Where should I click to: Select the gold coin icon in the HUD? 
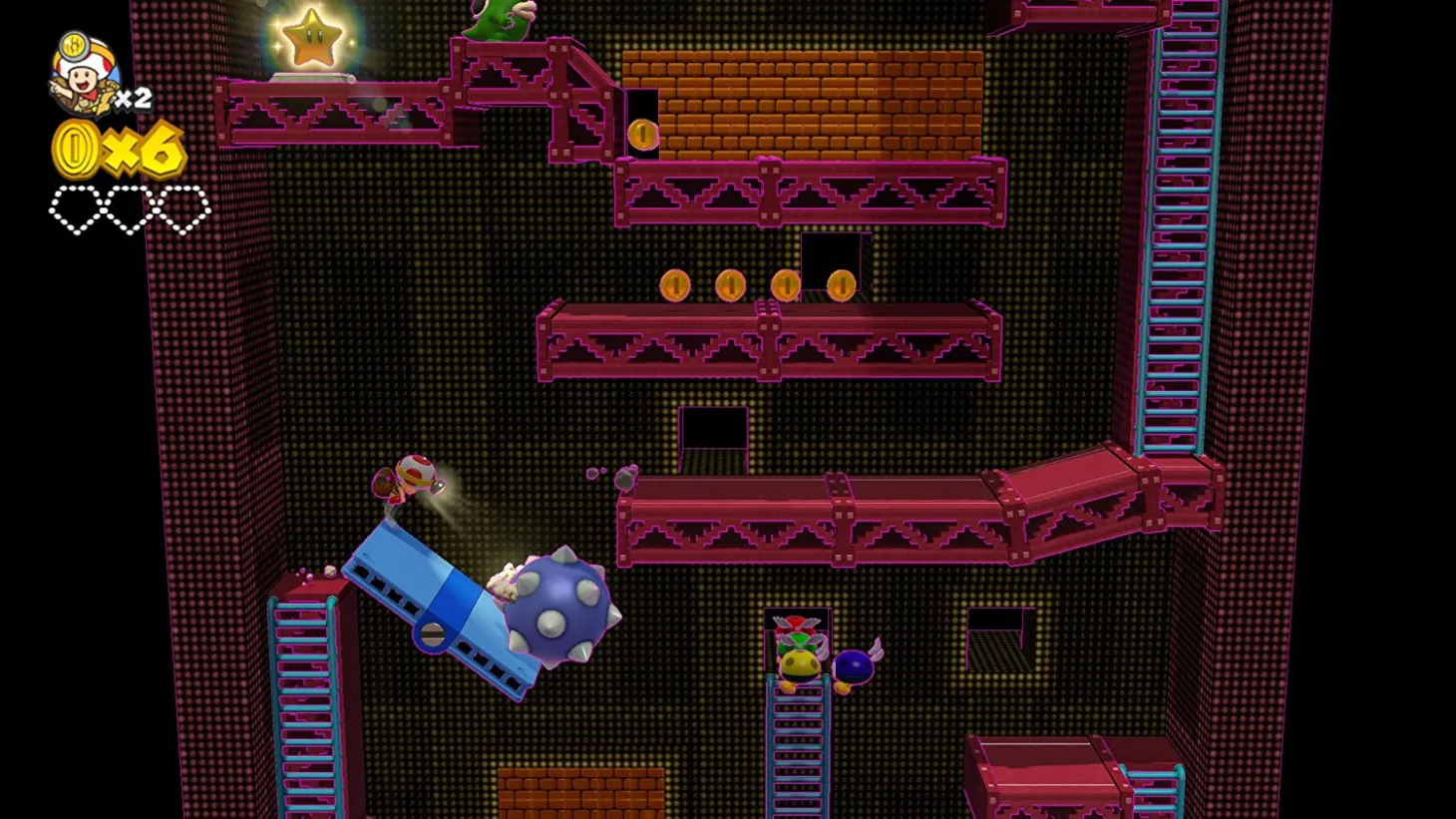[x=75, y=148]
